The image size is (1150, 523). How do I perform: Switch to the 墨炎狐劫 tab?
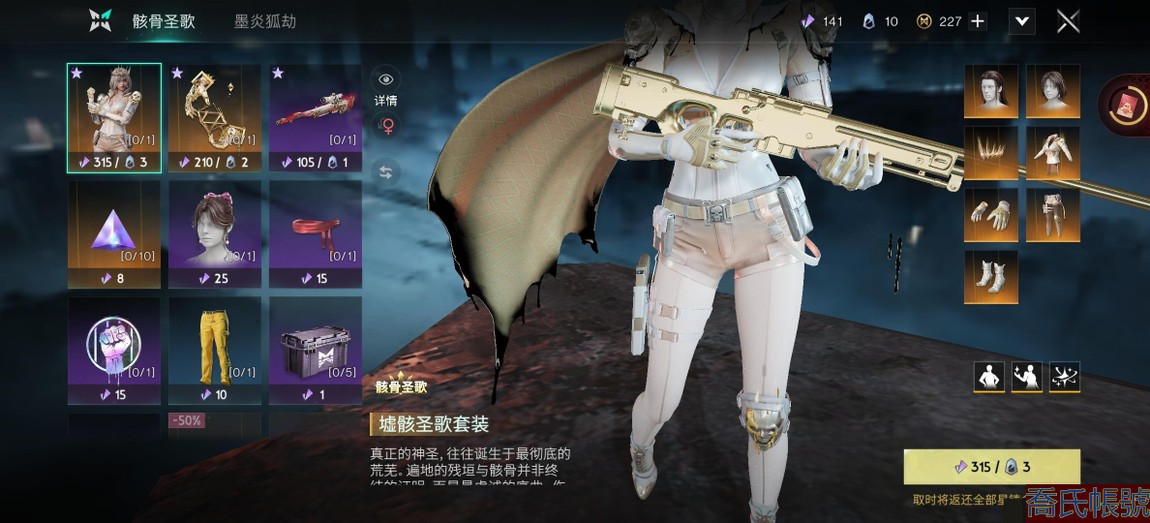coord(265,21)
